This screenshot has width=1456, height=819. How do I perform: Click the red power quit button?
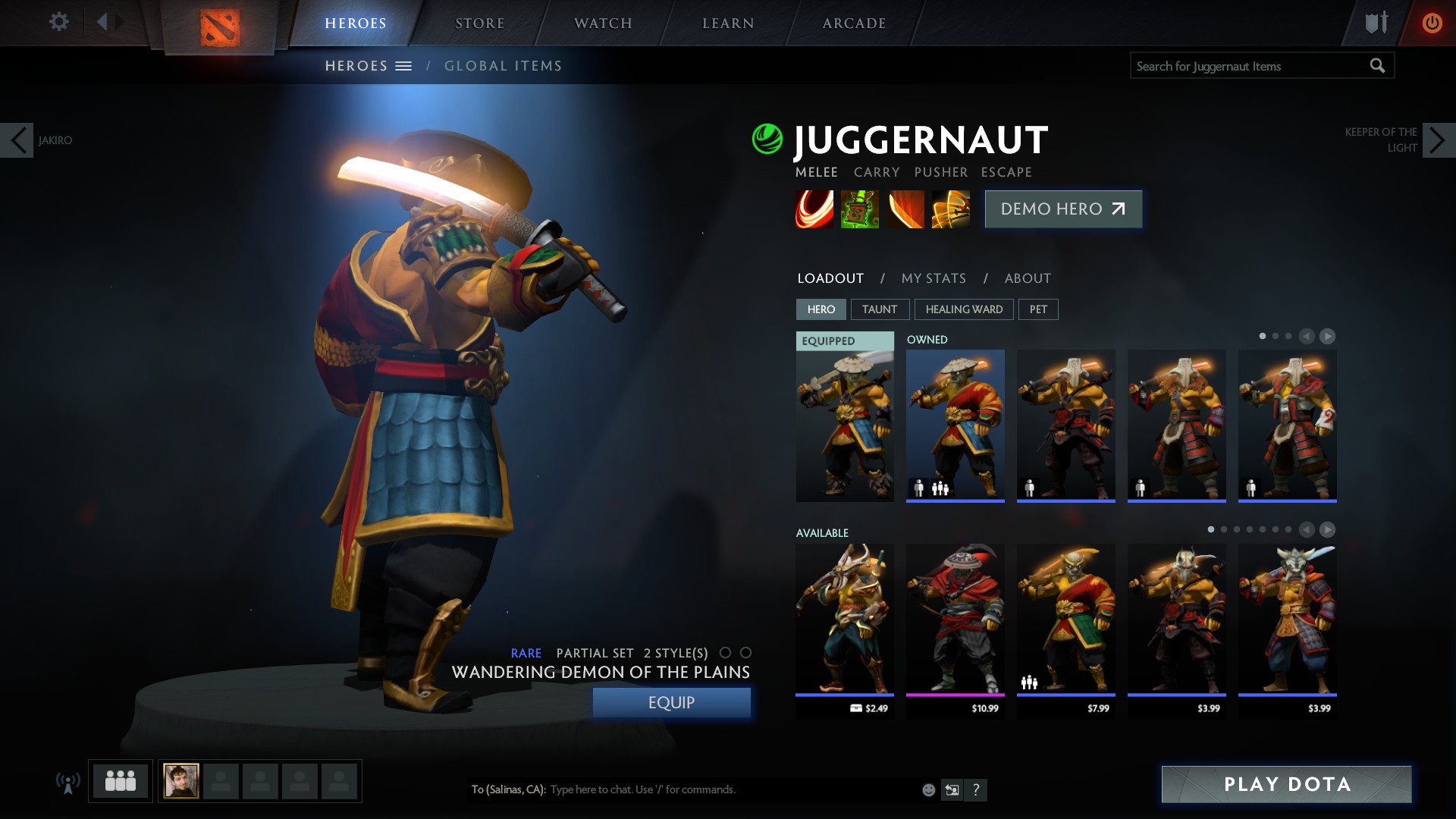(1432, 23)
